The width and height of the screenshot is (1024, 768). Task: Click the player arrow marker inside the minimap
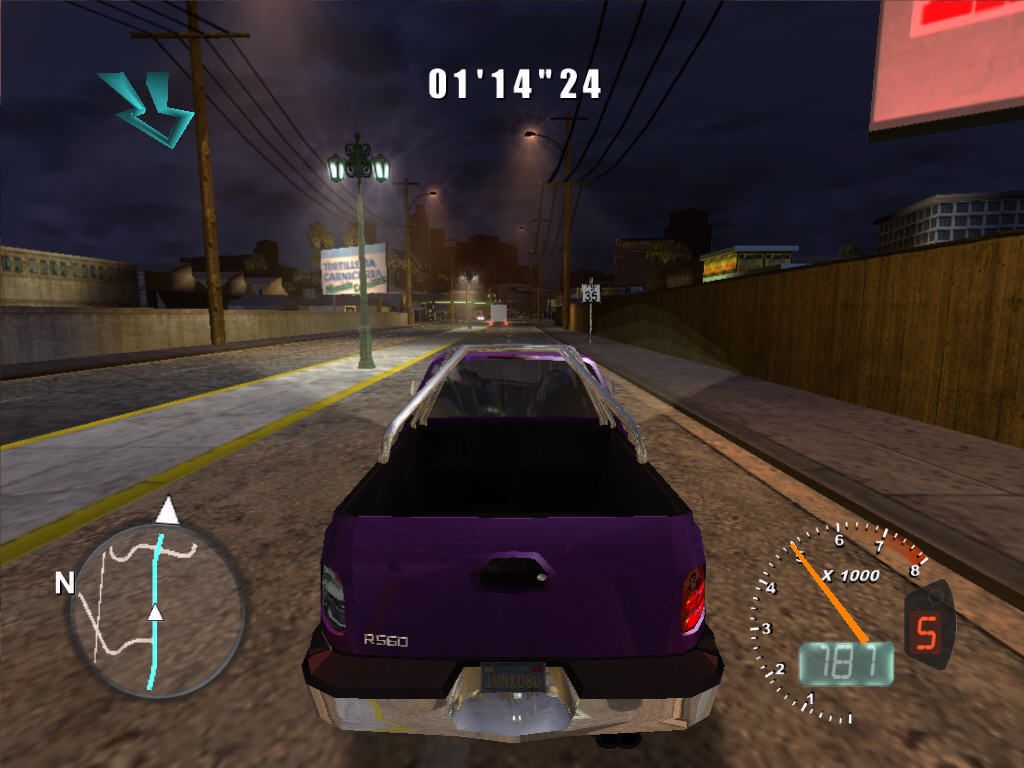click(155, 611)
